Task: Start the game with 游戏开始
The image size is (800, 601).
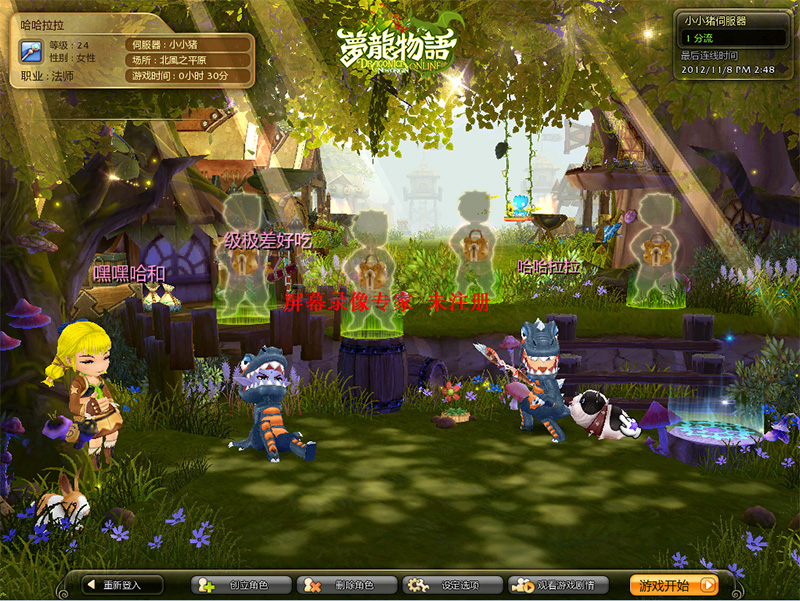Action: [675, 585]
